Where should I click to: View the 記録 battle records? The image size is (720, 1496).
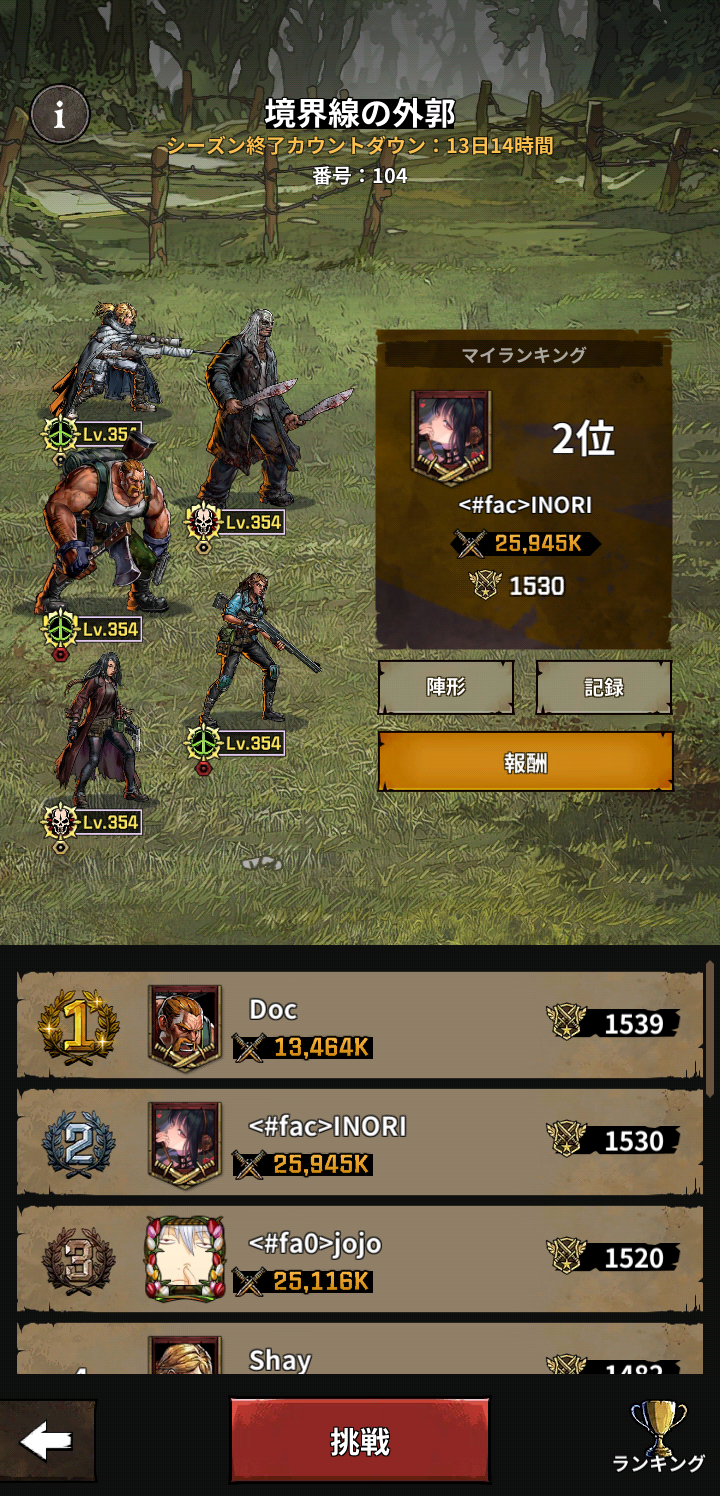604,687
